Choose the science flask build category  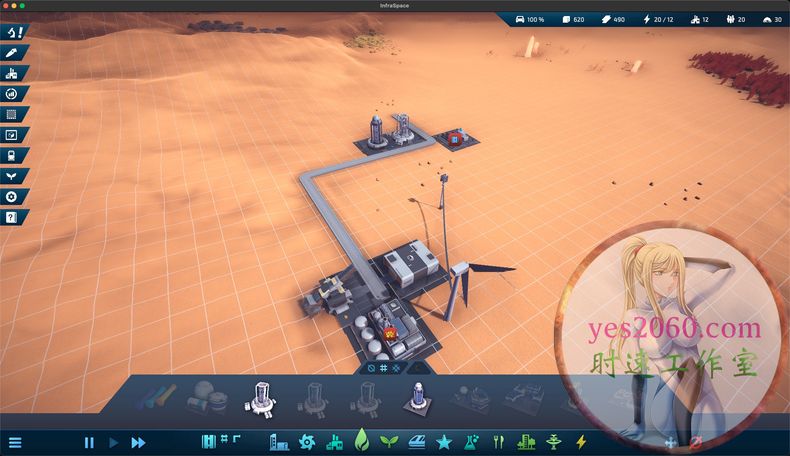tap(471, 442)
